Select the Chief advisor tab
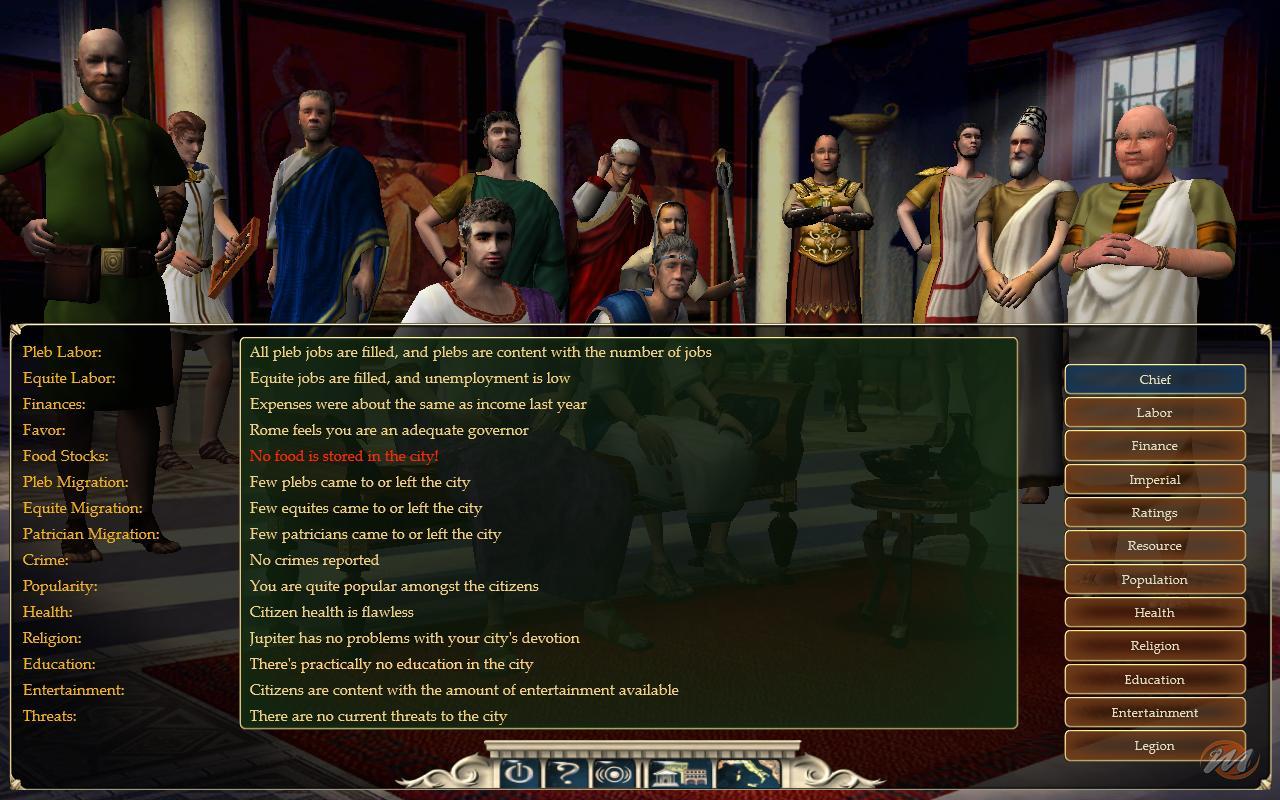Image resolution: width=1280 pixels, height=800 pixels. point(1154,379)
